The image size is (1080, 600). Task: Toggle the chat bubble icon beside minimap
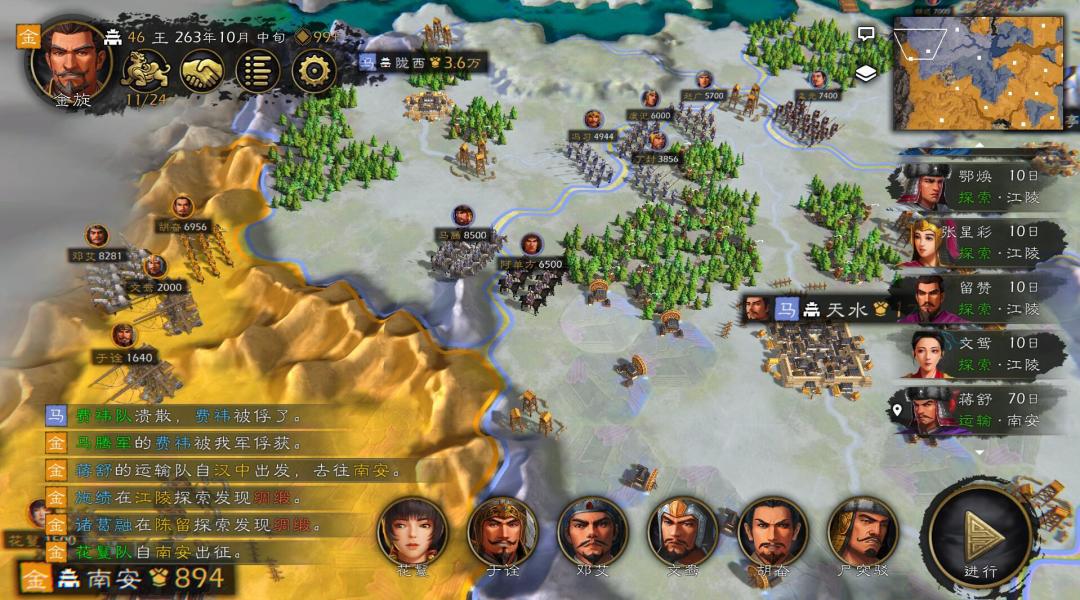[x=866, y=34]
